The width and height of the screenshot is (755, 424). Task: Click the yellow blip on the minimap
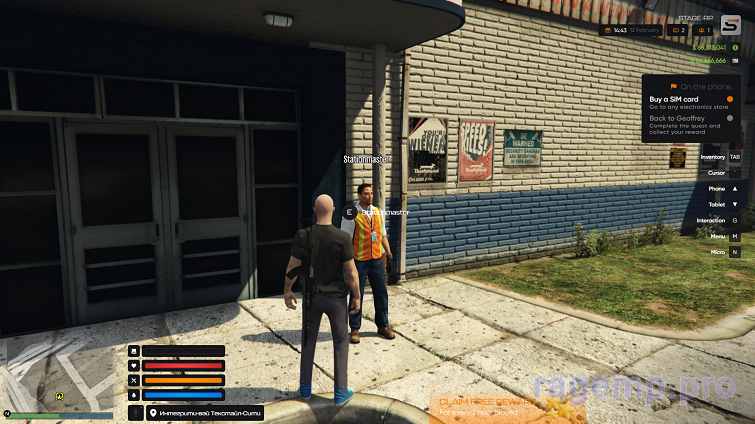point(60,396)
